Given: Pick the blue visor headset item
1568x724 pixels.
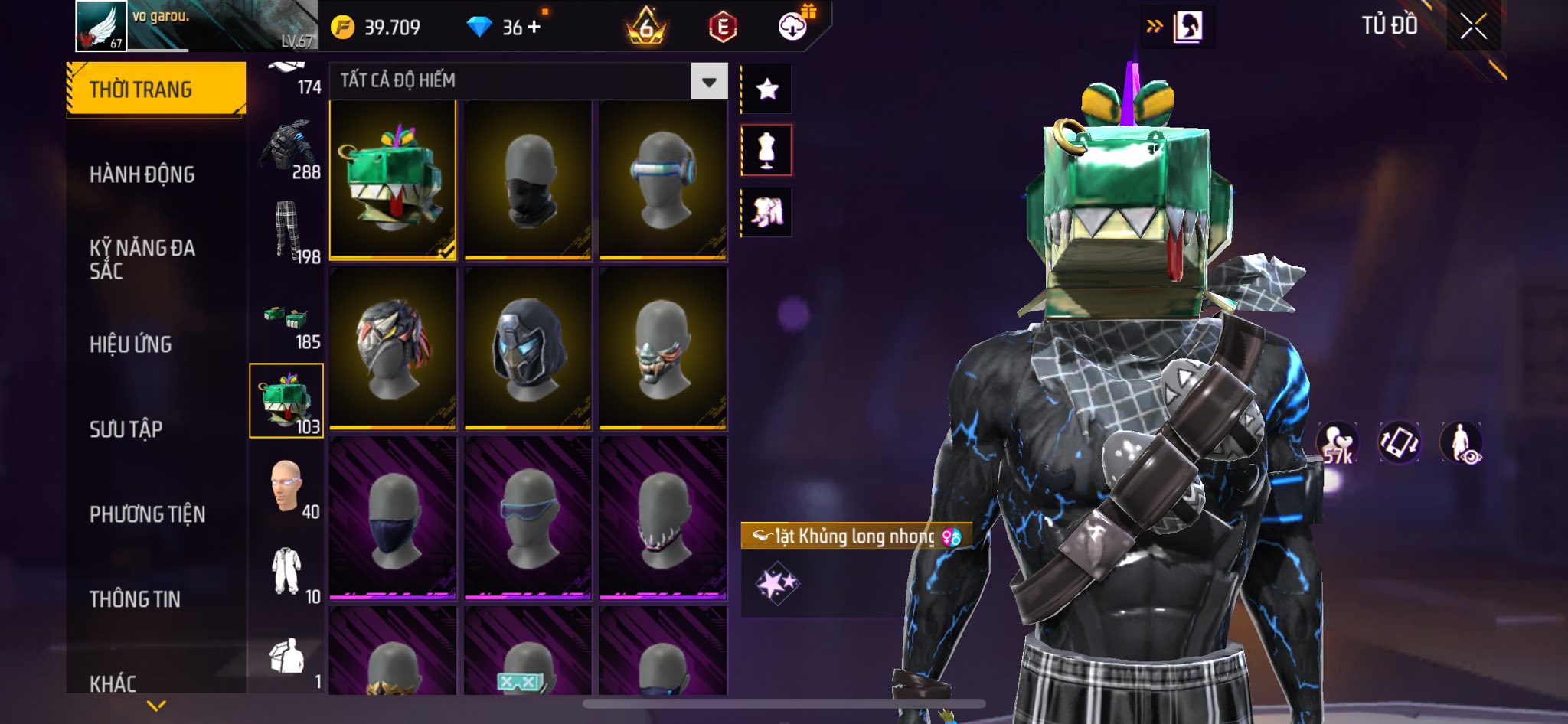Looking at the screenshot, I should (x=663, y=180).
